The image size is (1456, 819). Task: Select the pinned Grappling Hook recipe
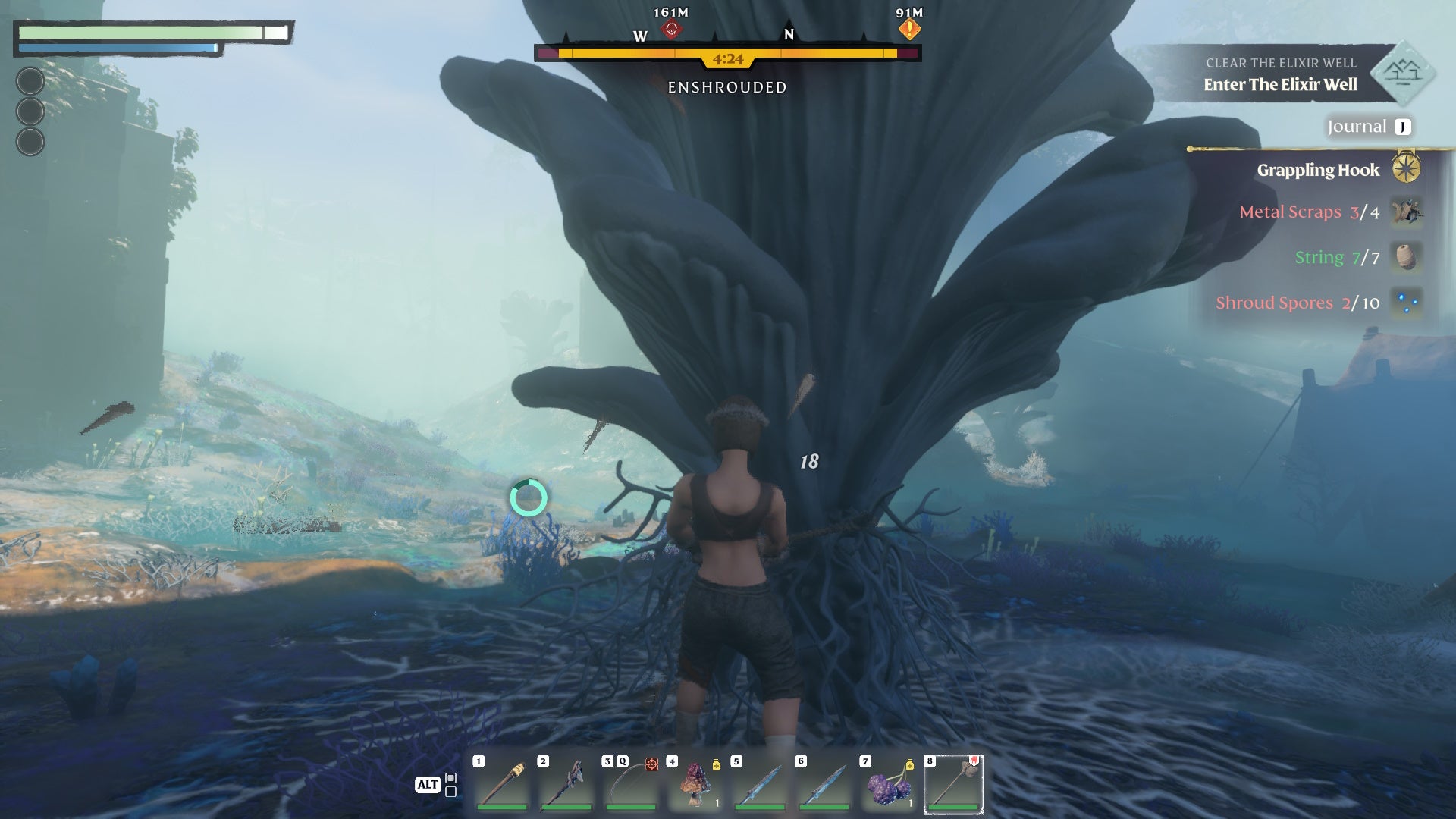pos(1318,170)
